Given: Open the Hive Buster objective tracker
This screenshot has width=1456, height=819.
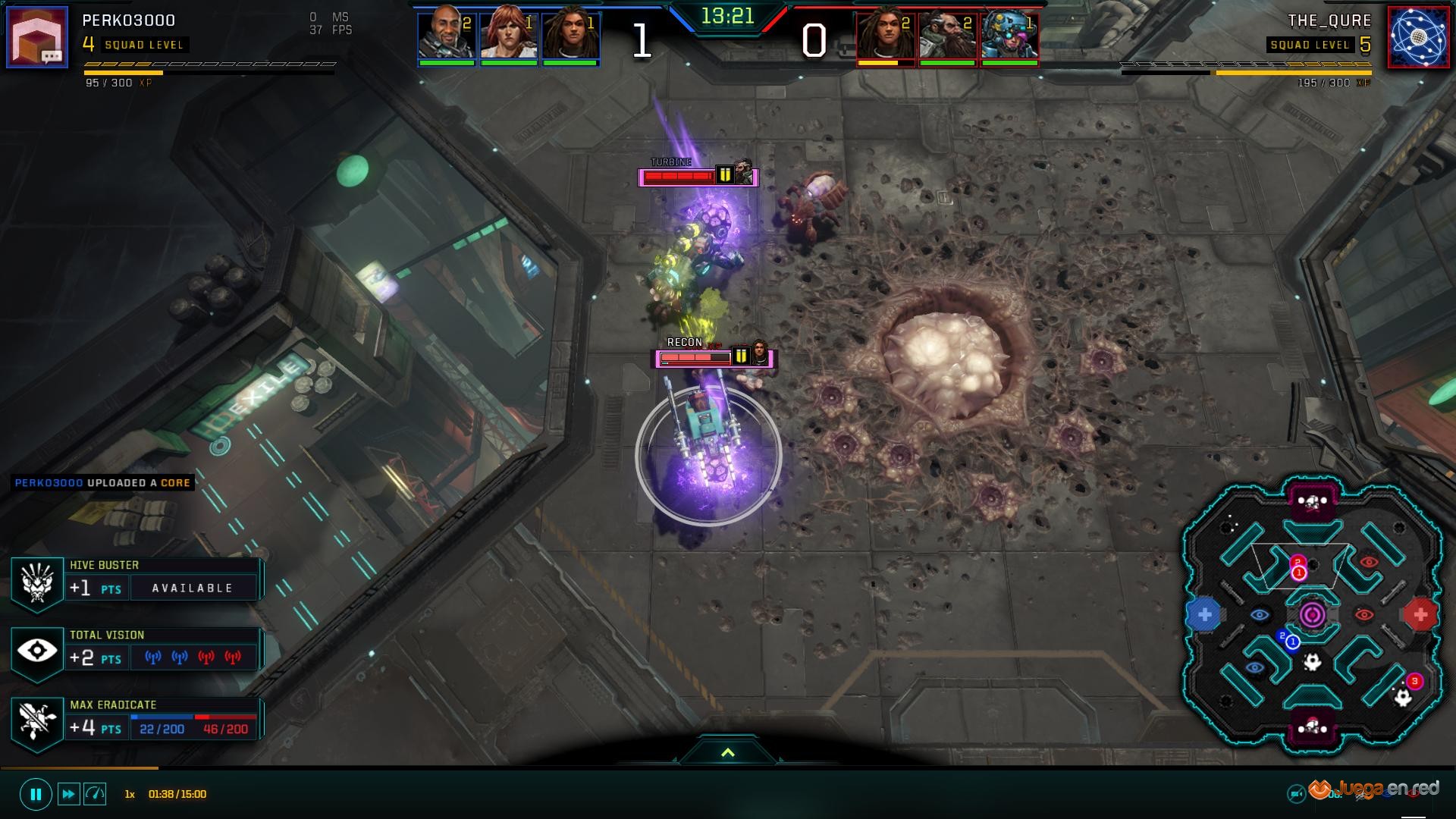Looking at the screenshot, I should click(37, 585).
